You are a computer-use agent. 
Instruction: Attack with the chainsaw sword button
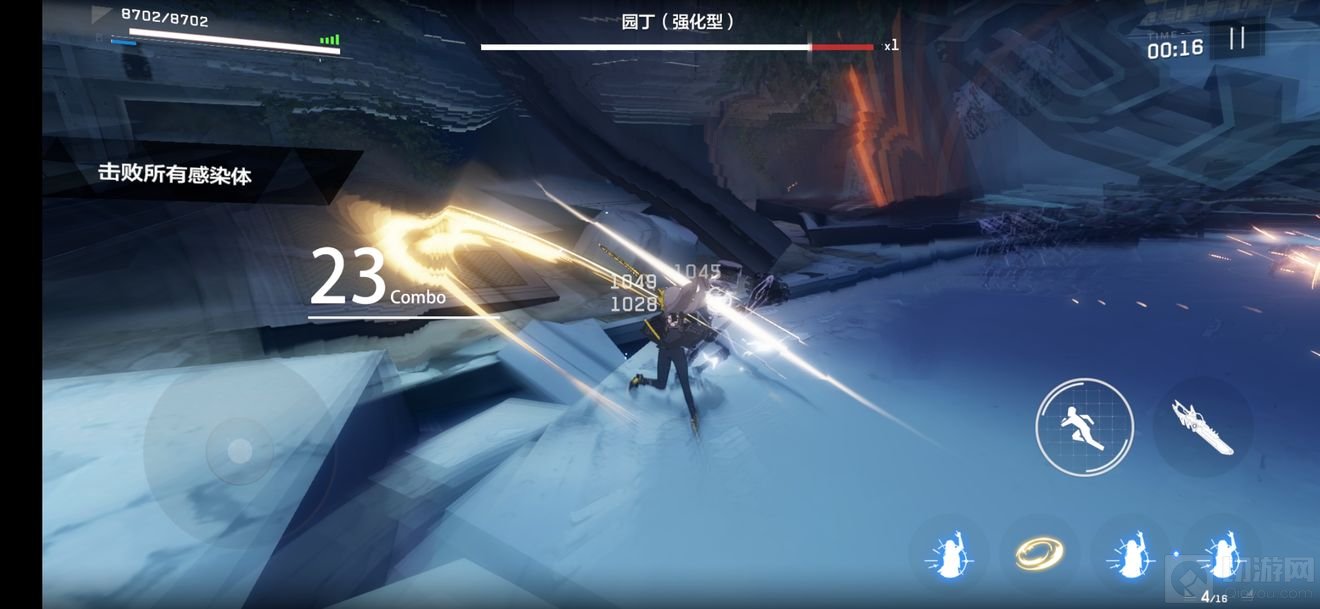pos(1203,428)
